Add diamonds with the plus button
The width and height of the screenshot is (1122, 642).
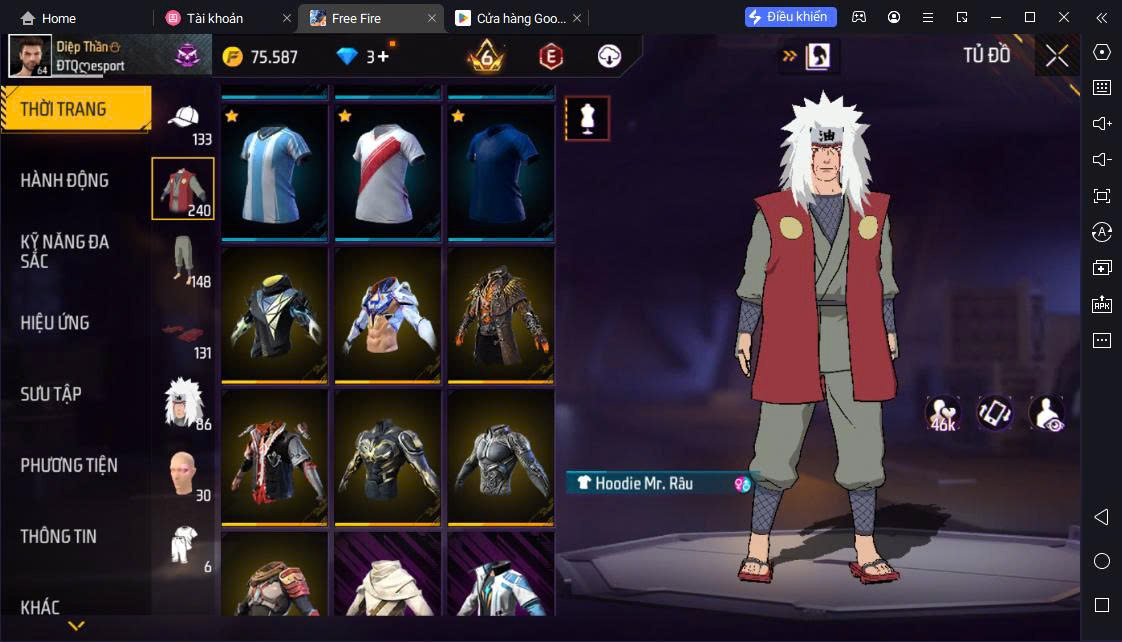383,57
